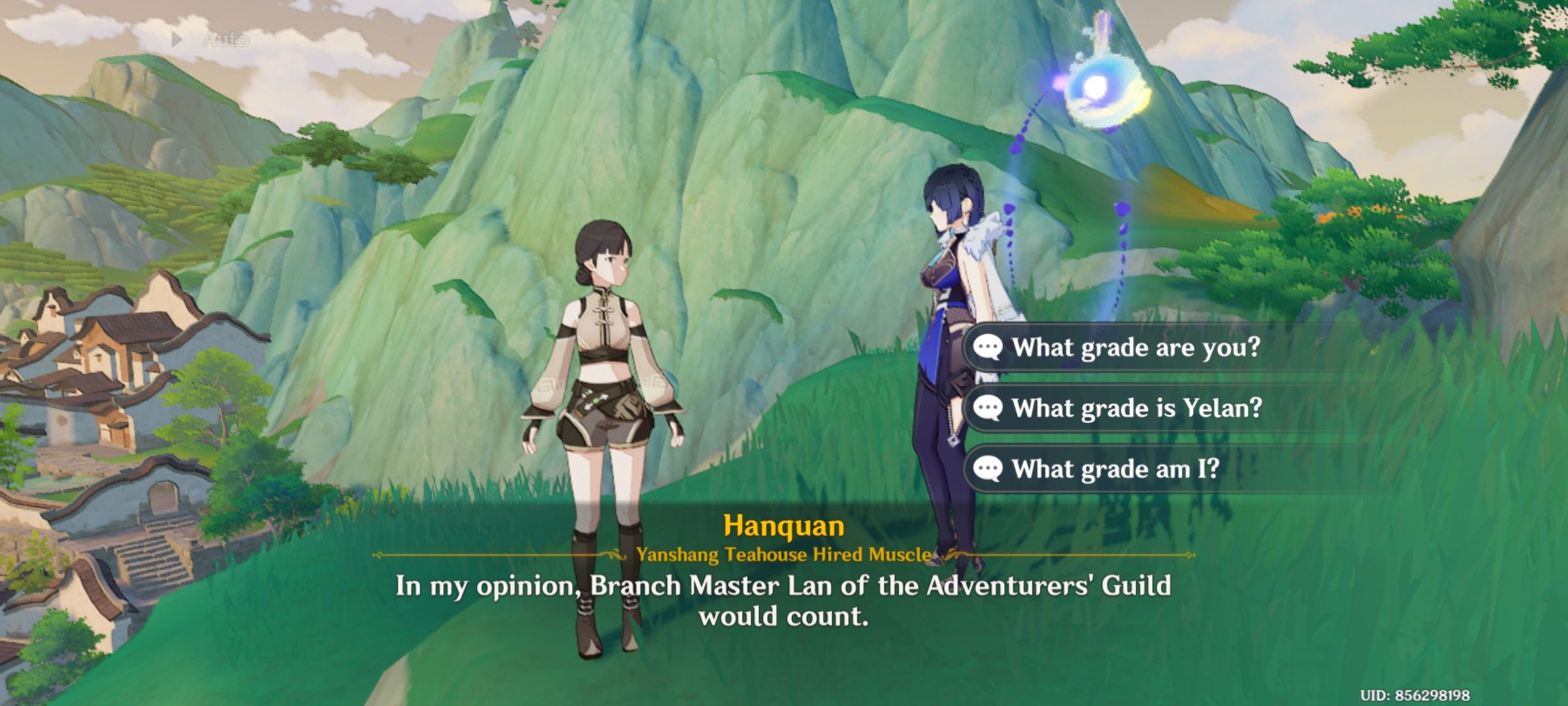Image resolution: width=1568 pixels, height=706 pixels.
Task: Toggle the Auto dialogue playback
Action: 212,40
